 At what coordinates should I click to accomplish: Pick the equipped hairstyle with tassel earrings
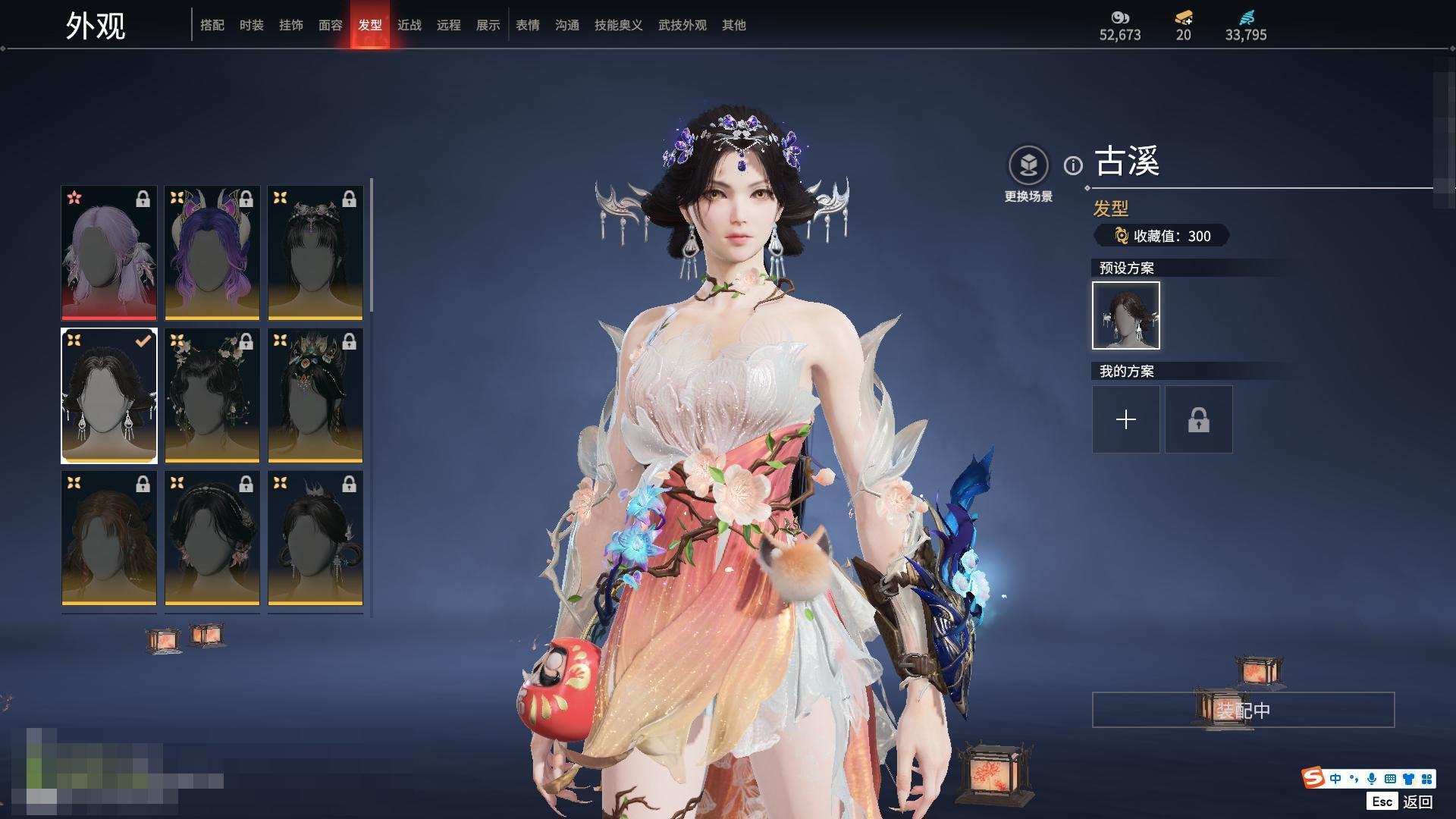109,395
